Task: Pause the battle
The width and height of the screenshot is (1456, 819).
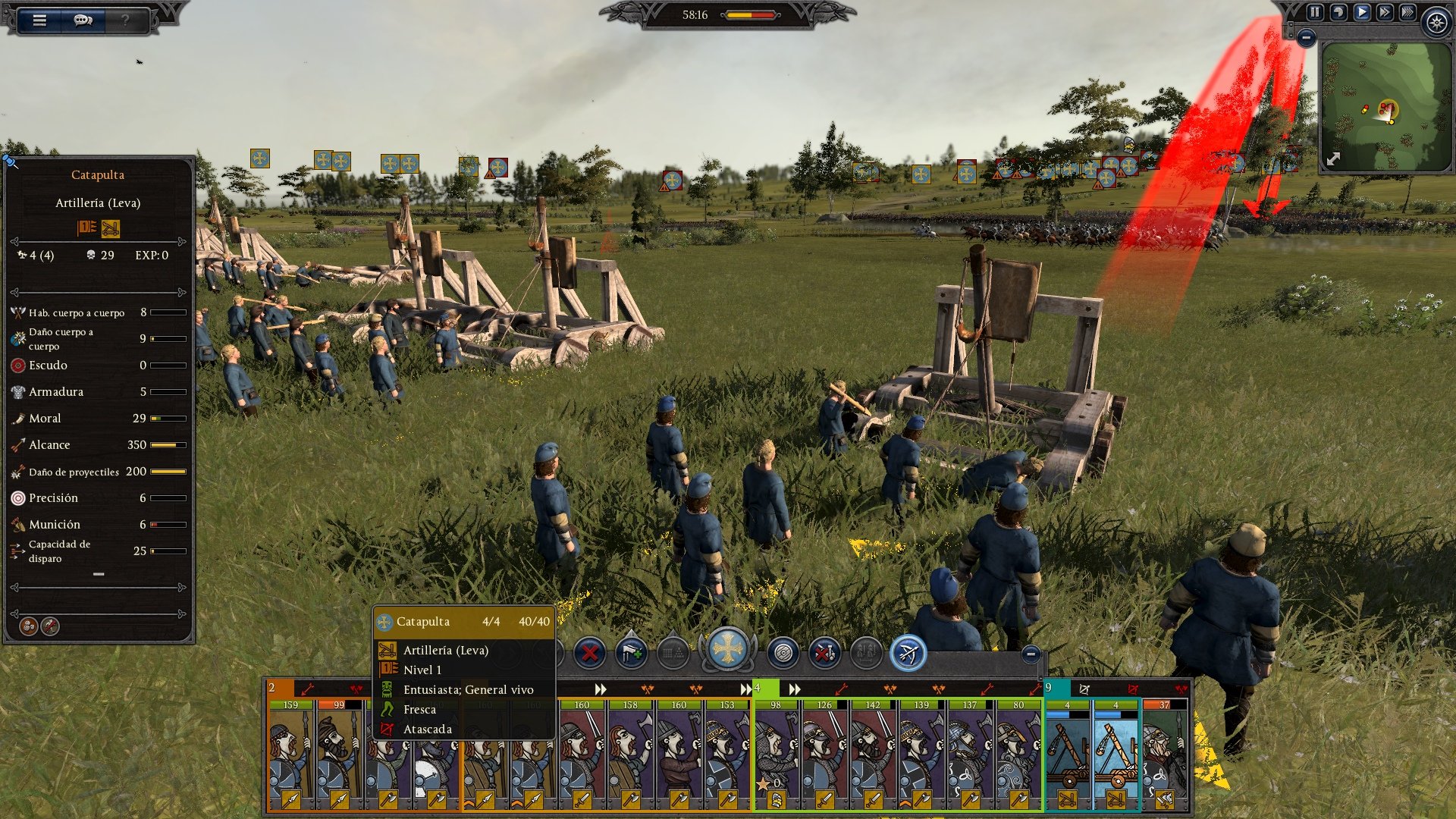Action: point(1315,12)
